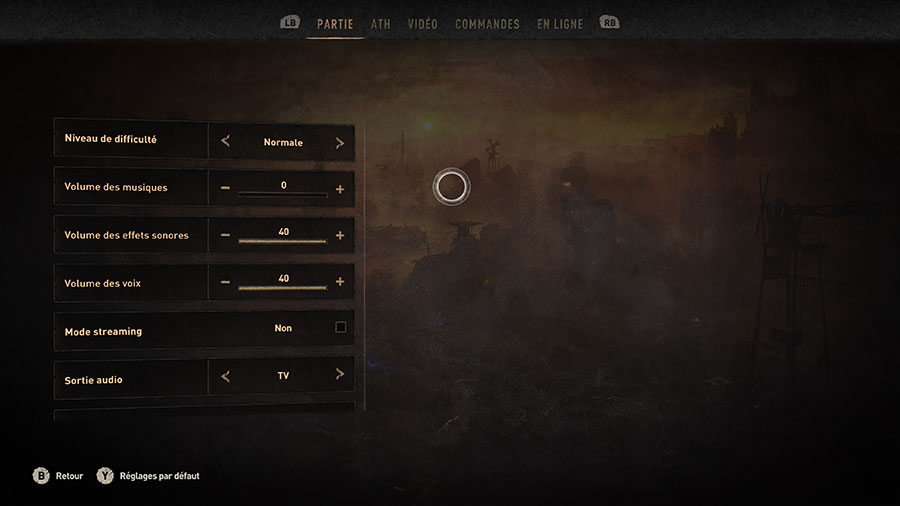The image size is (900, 506).
Task: Choose previous Sortie audio option
Action: tap(225, 376)
